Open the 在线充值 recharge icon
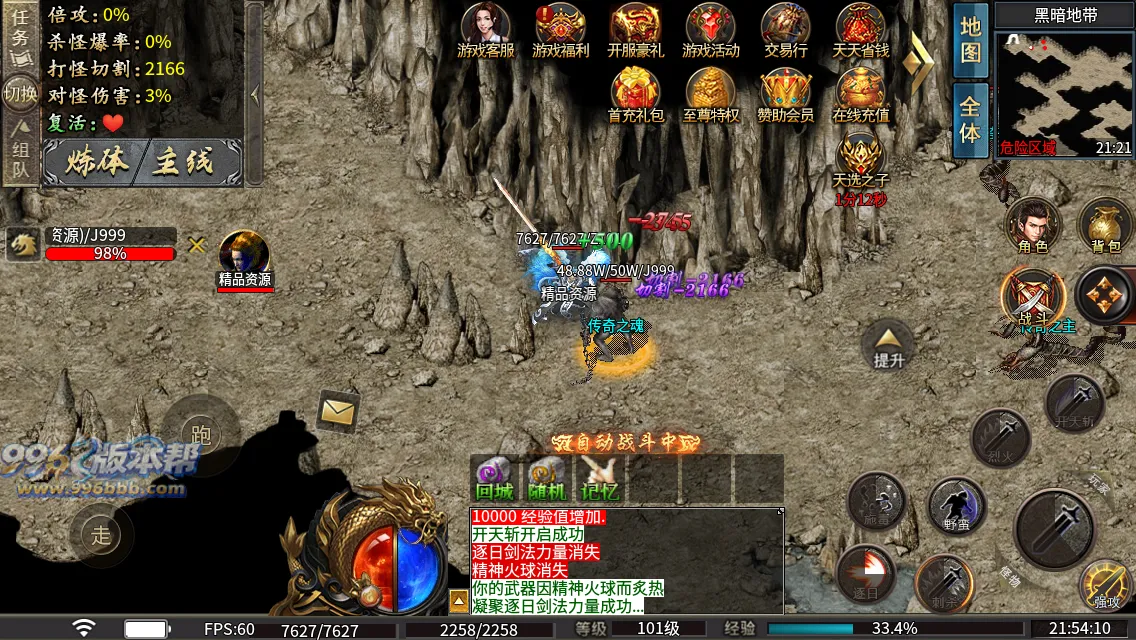 [860, 92]
